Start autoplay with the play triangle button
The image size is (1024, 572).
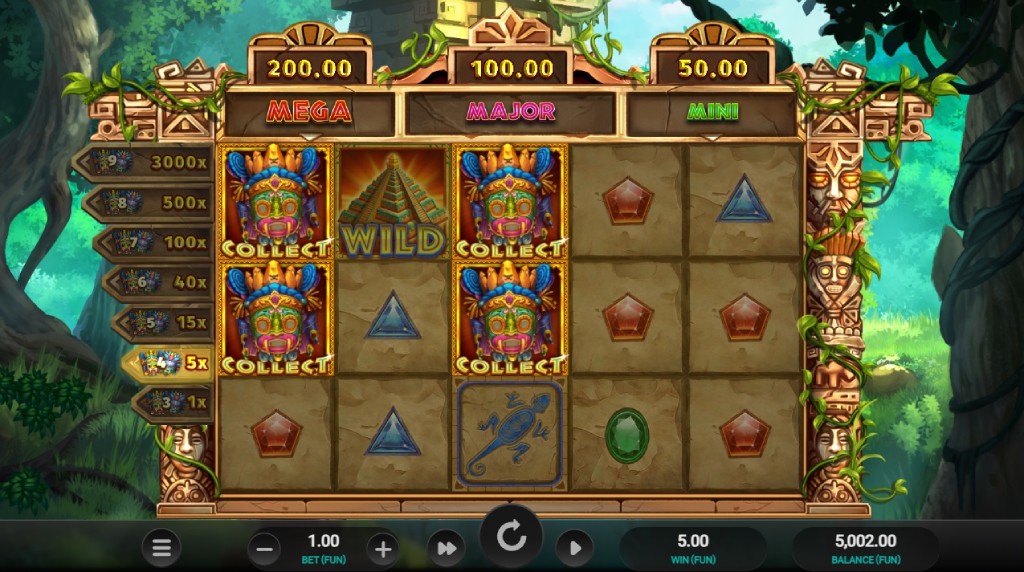[574, 547]
